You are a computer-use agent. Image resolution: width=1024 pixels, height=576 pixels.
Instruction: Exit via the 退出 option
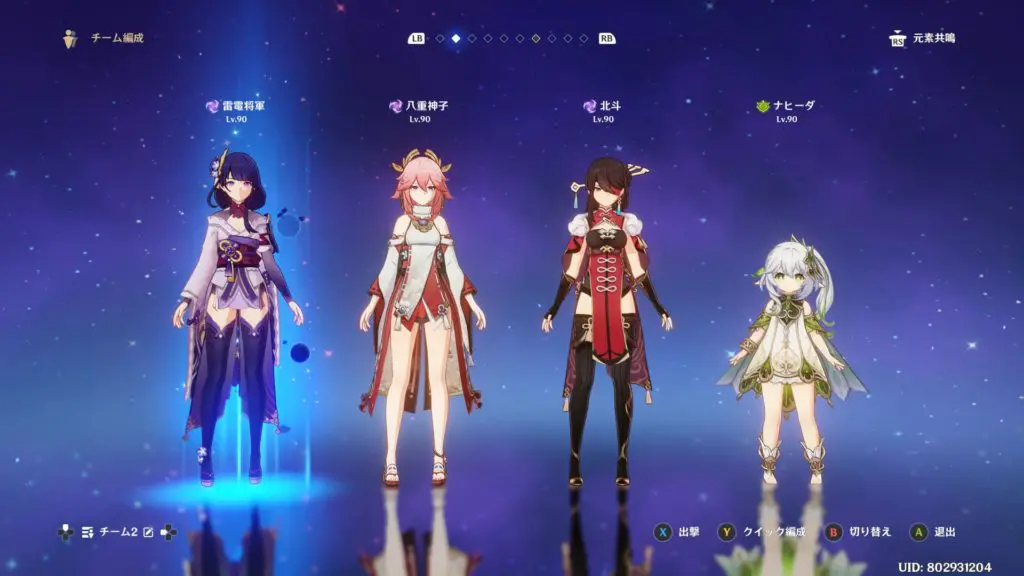(933, 532)
